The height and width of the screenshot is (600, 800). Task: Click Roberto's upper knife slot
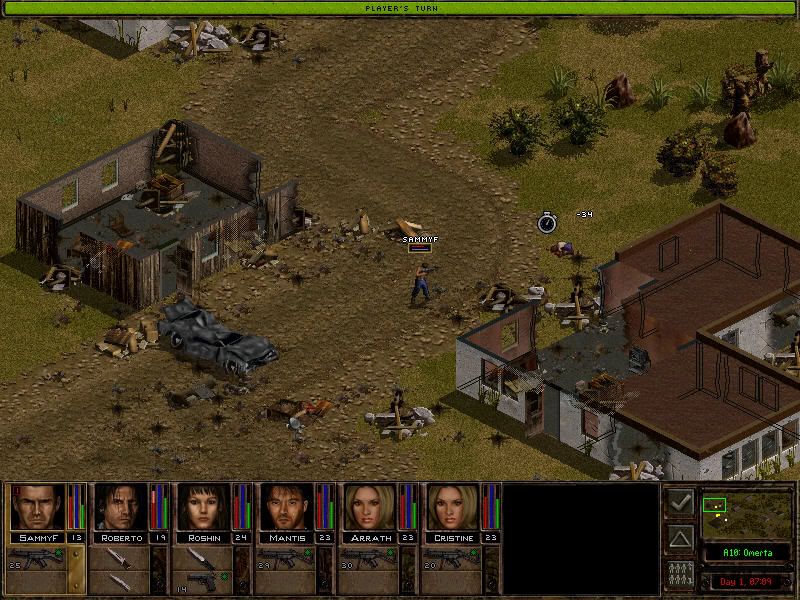[121, 558]
